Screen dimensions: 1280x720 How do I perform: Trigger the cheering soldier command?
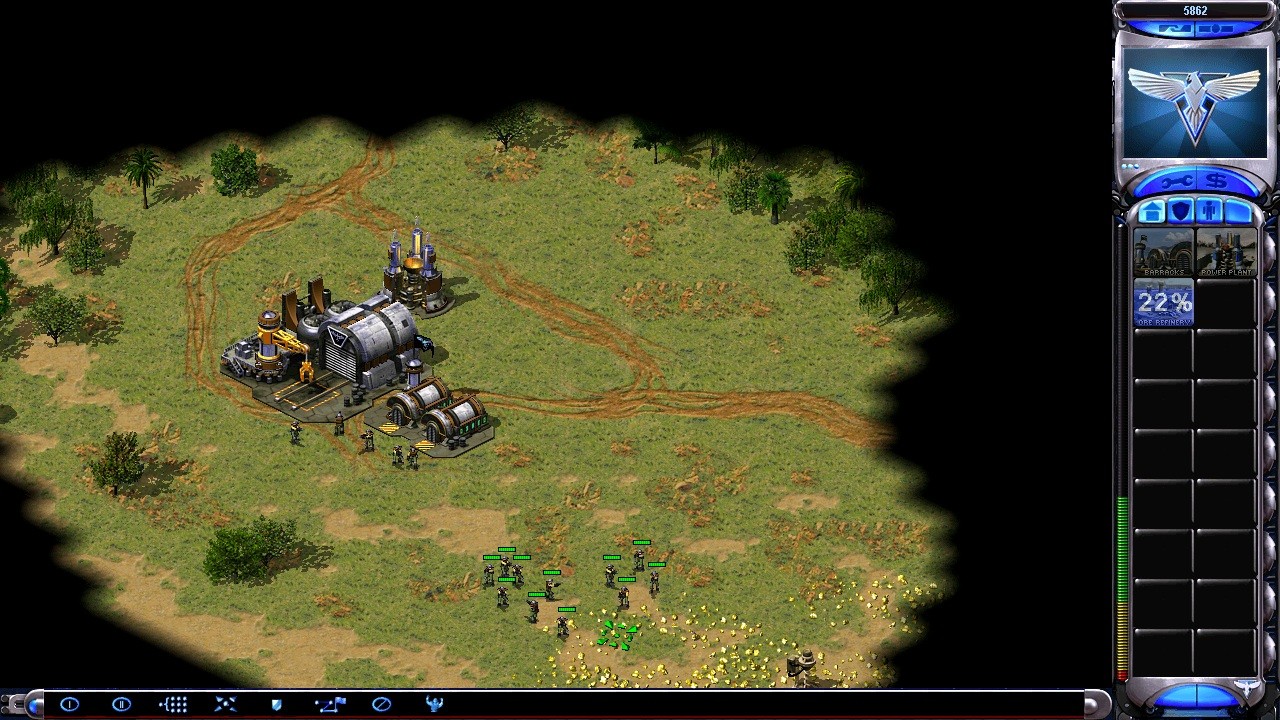(x=434, y=704)
